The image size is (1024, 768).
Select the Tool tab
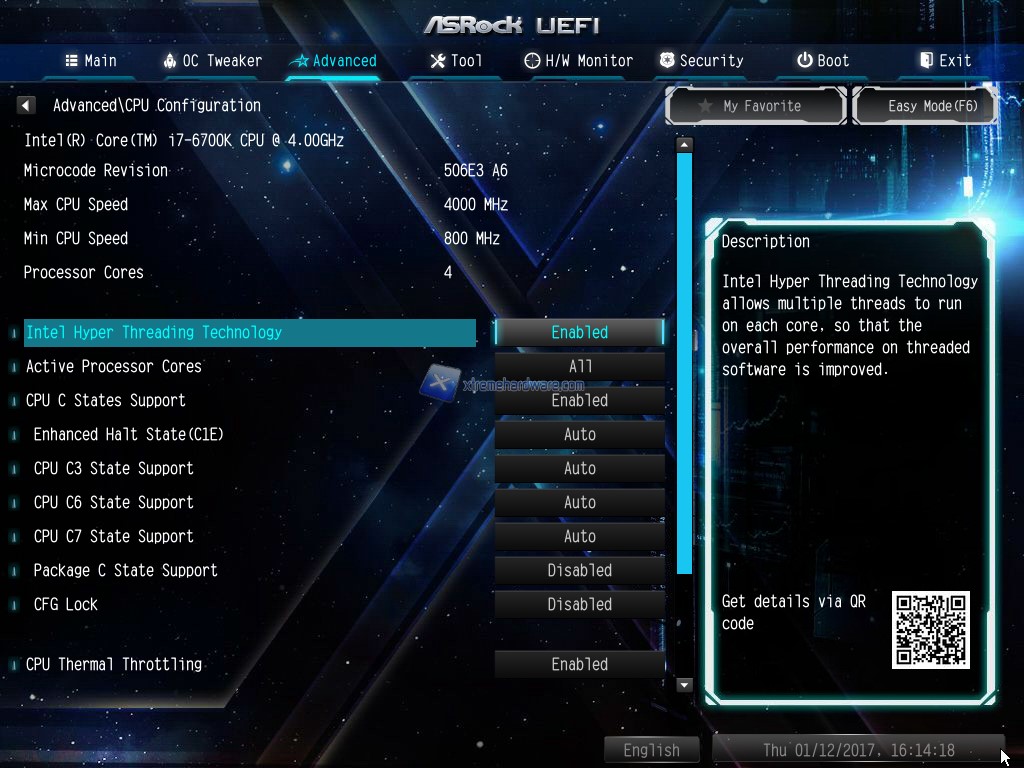coord(456,61)
